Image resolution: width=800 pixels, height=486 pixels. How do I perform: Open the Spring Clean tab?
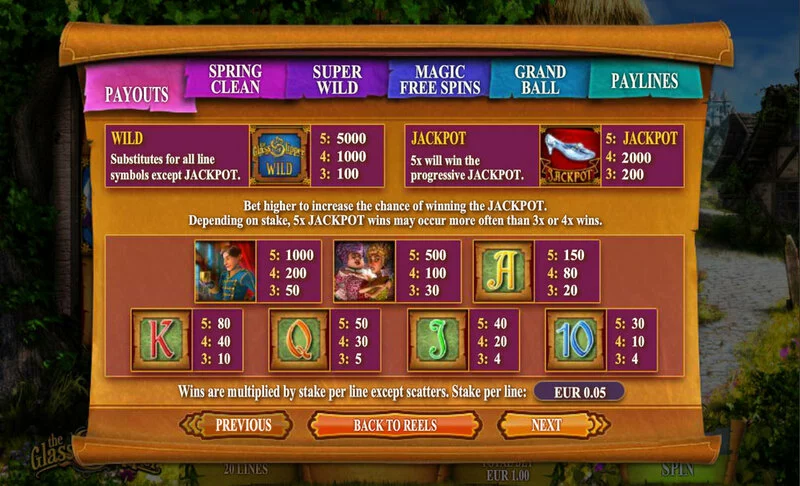[236, 79]
